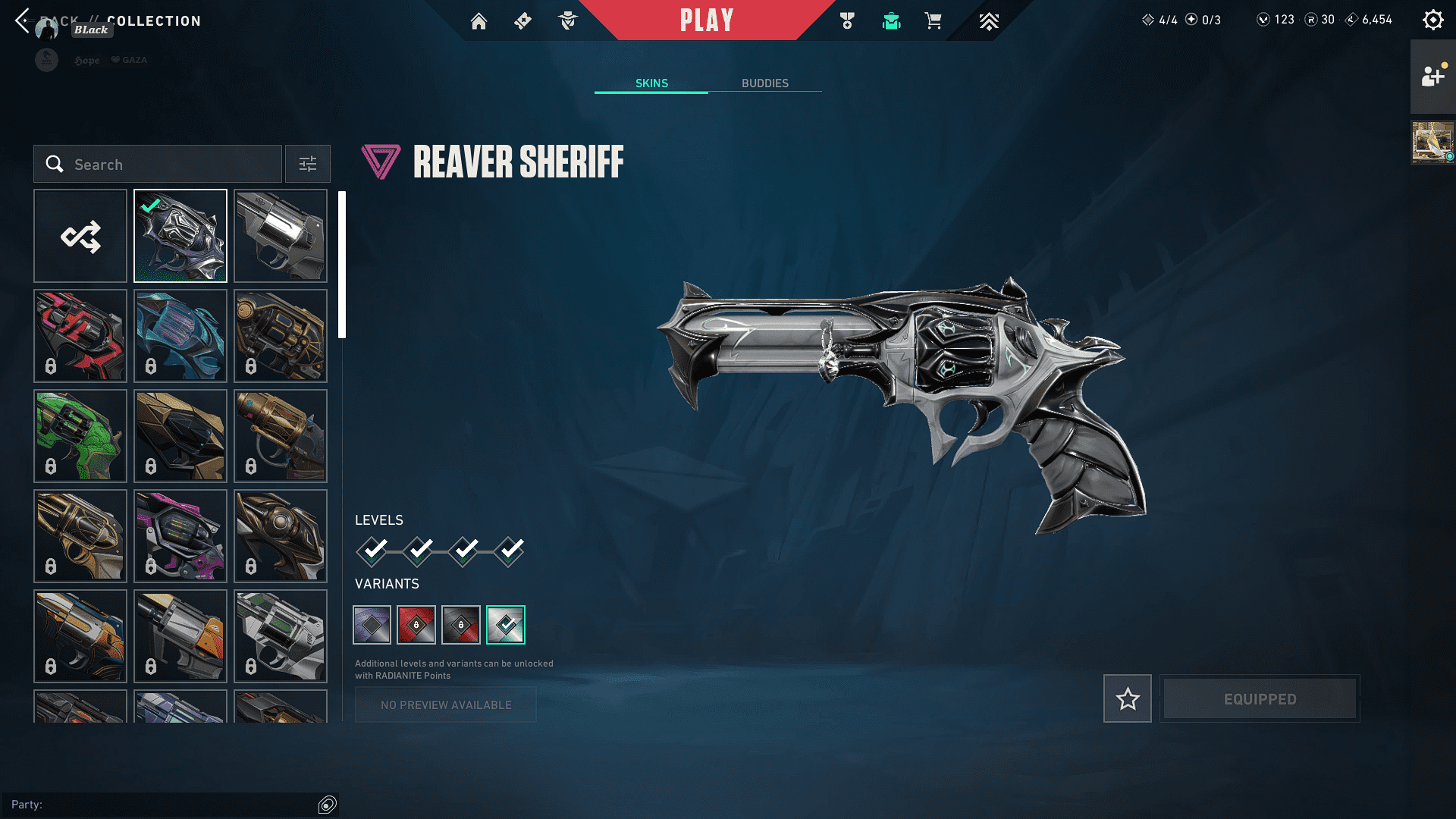Open the skin filter options
The height and width of the screenshot is (819, 1456).
308,165
